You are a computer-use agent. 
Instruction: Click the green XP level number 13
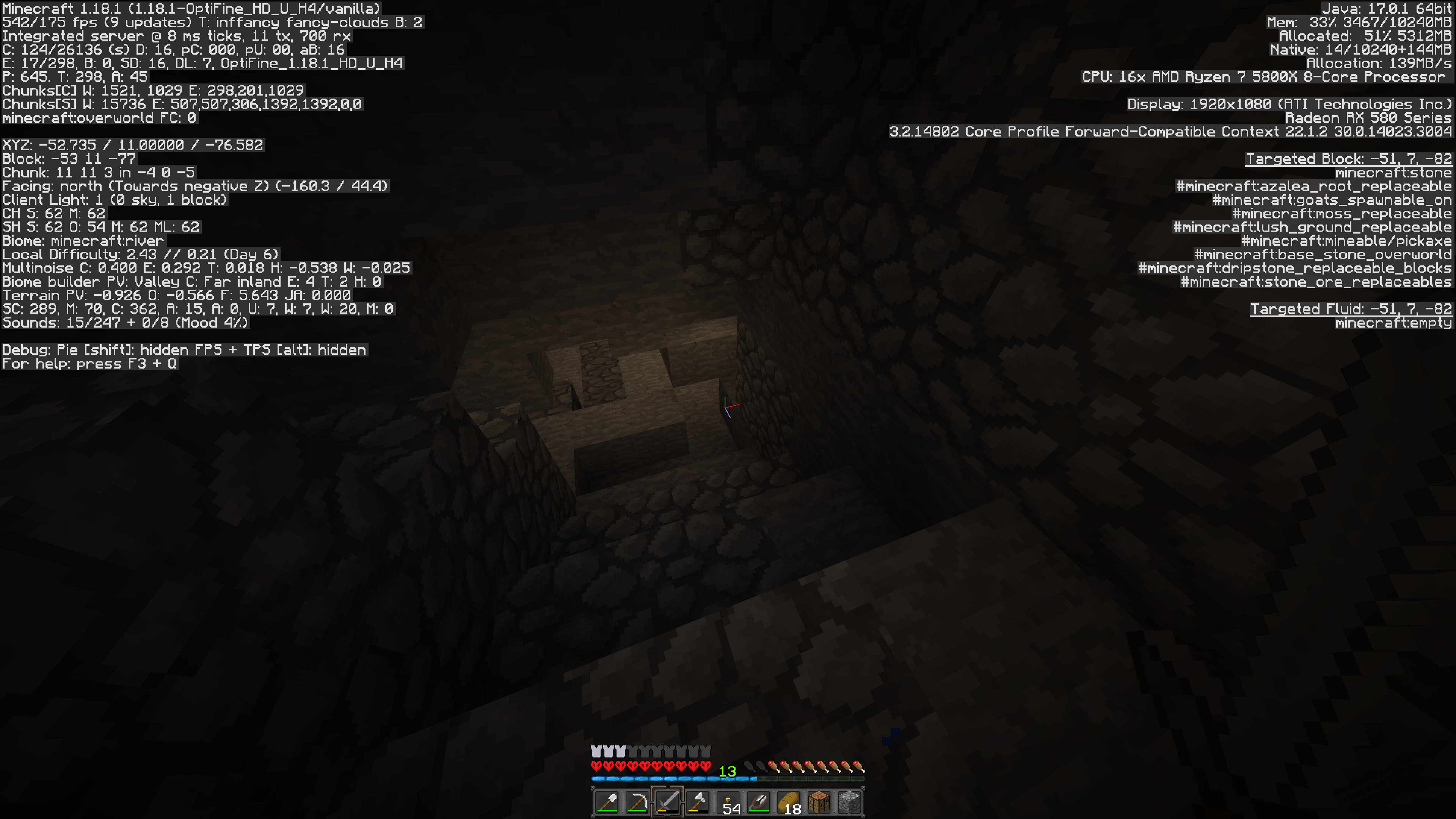[728, 770]
